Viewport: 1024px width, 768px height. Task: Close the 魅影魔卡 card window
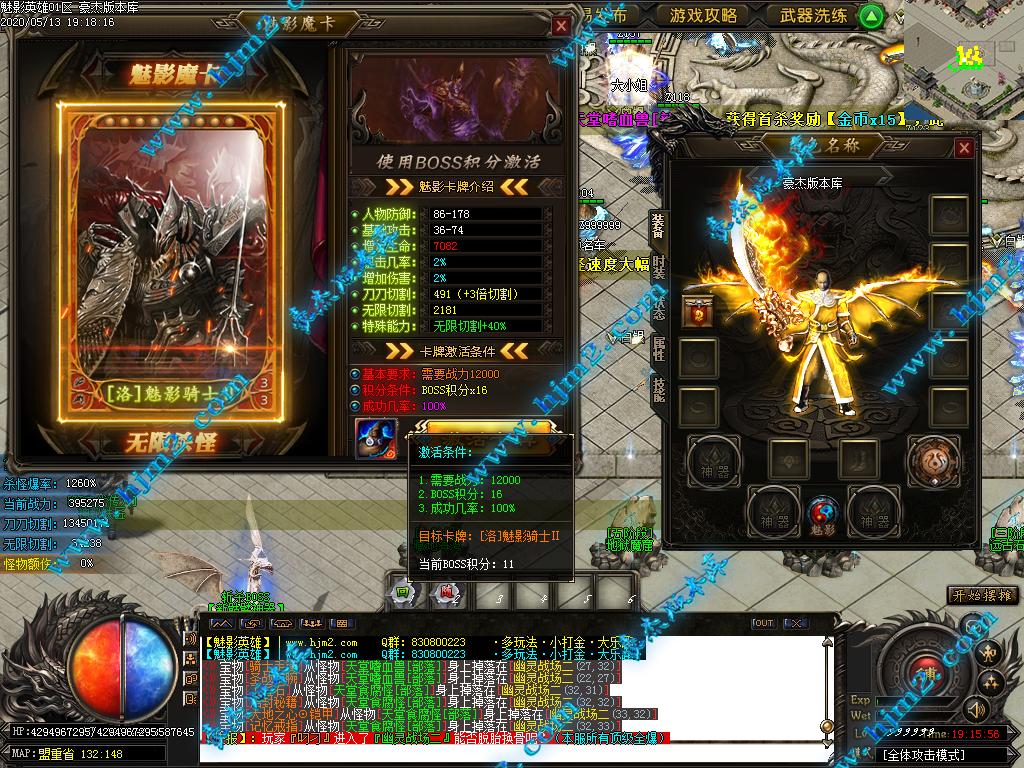click(562, 25)
